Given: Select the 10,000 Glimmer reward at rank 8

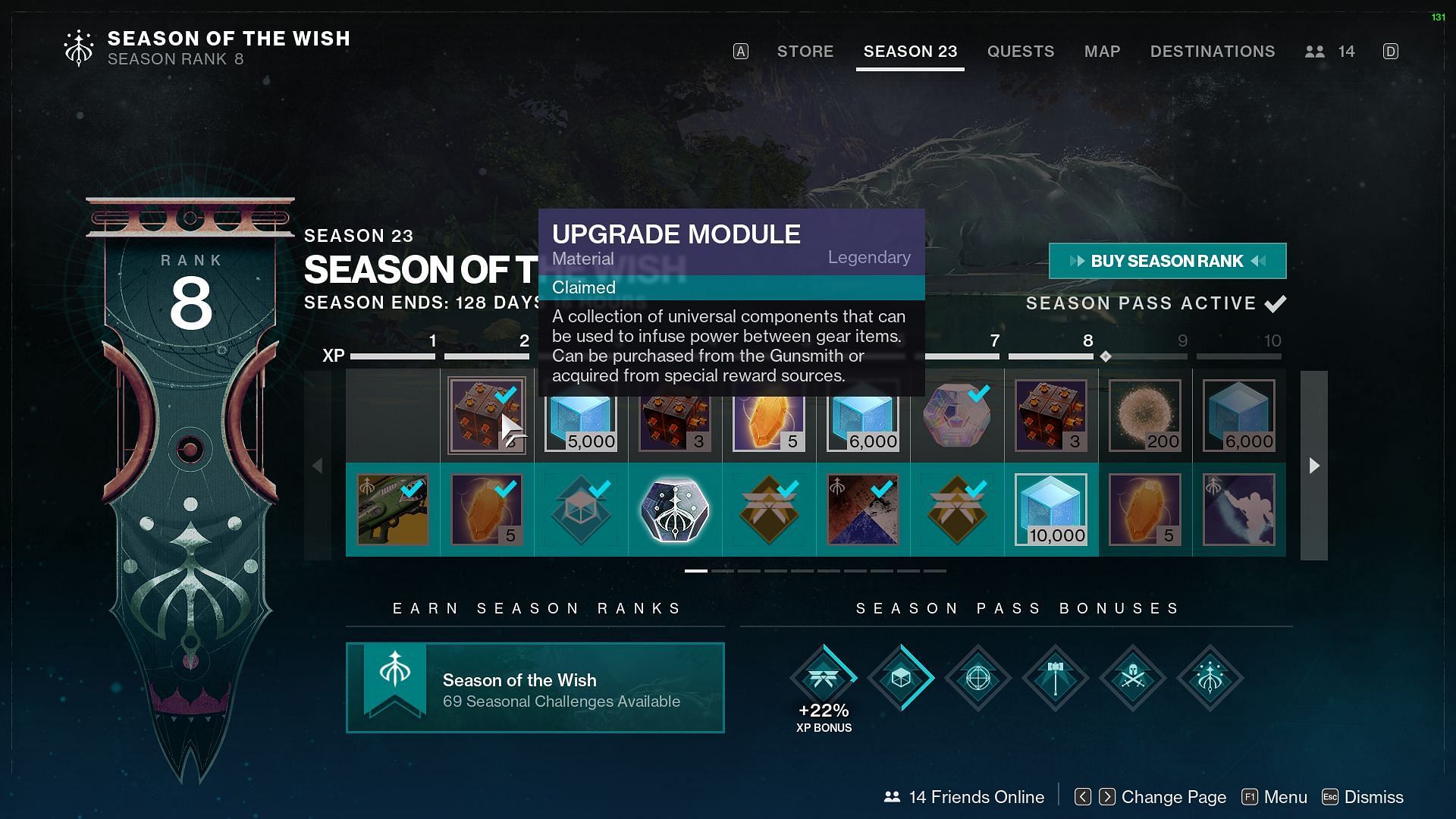Looking at the screenshot, I should [1051, 510].
